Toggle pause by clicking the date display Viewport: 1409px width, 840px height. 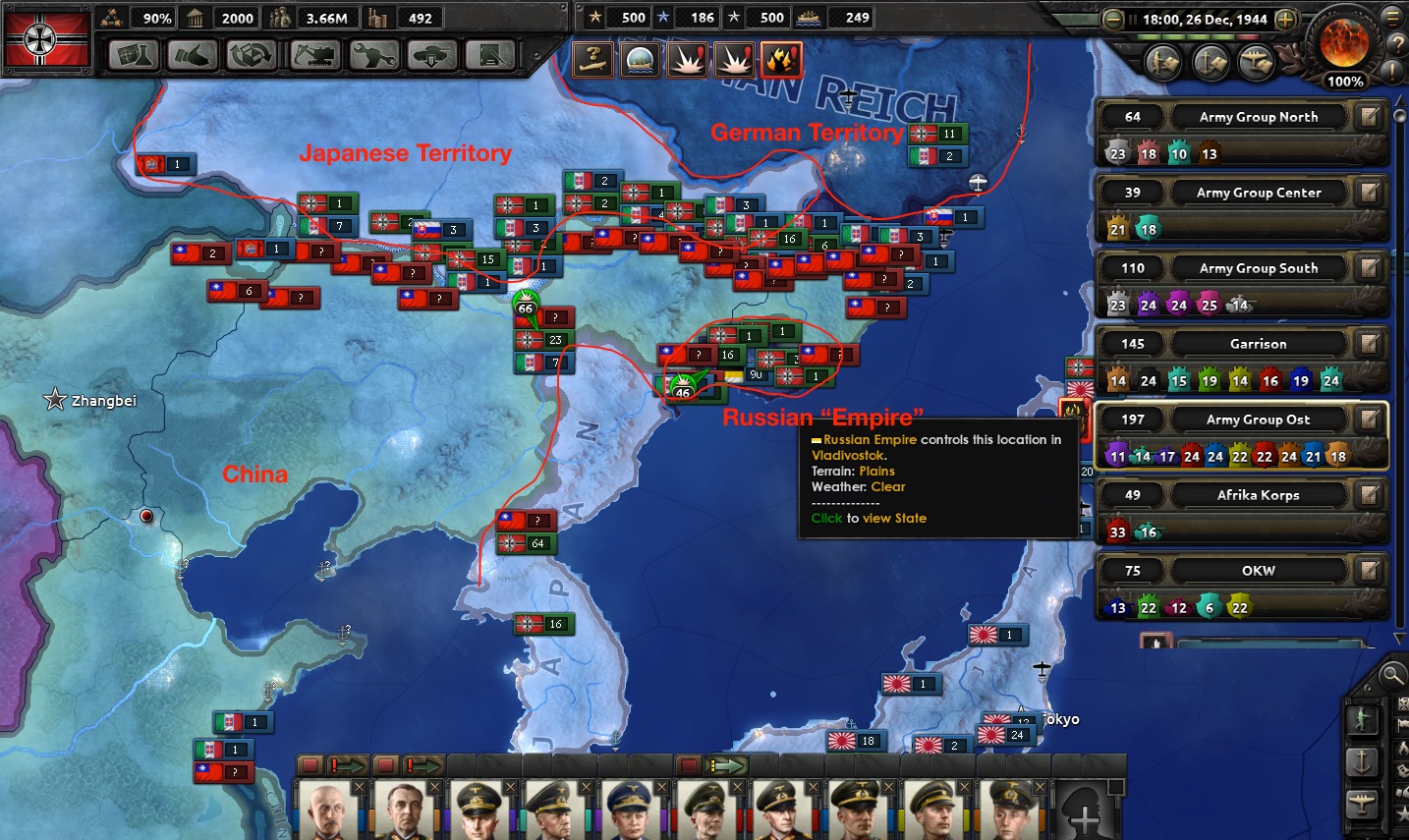(x=1197, y=20)
